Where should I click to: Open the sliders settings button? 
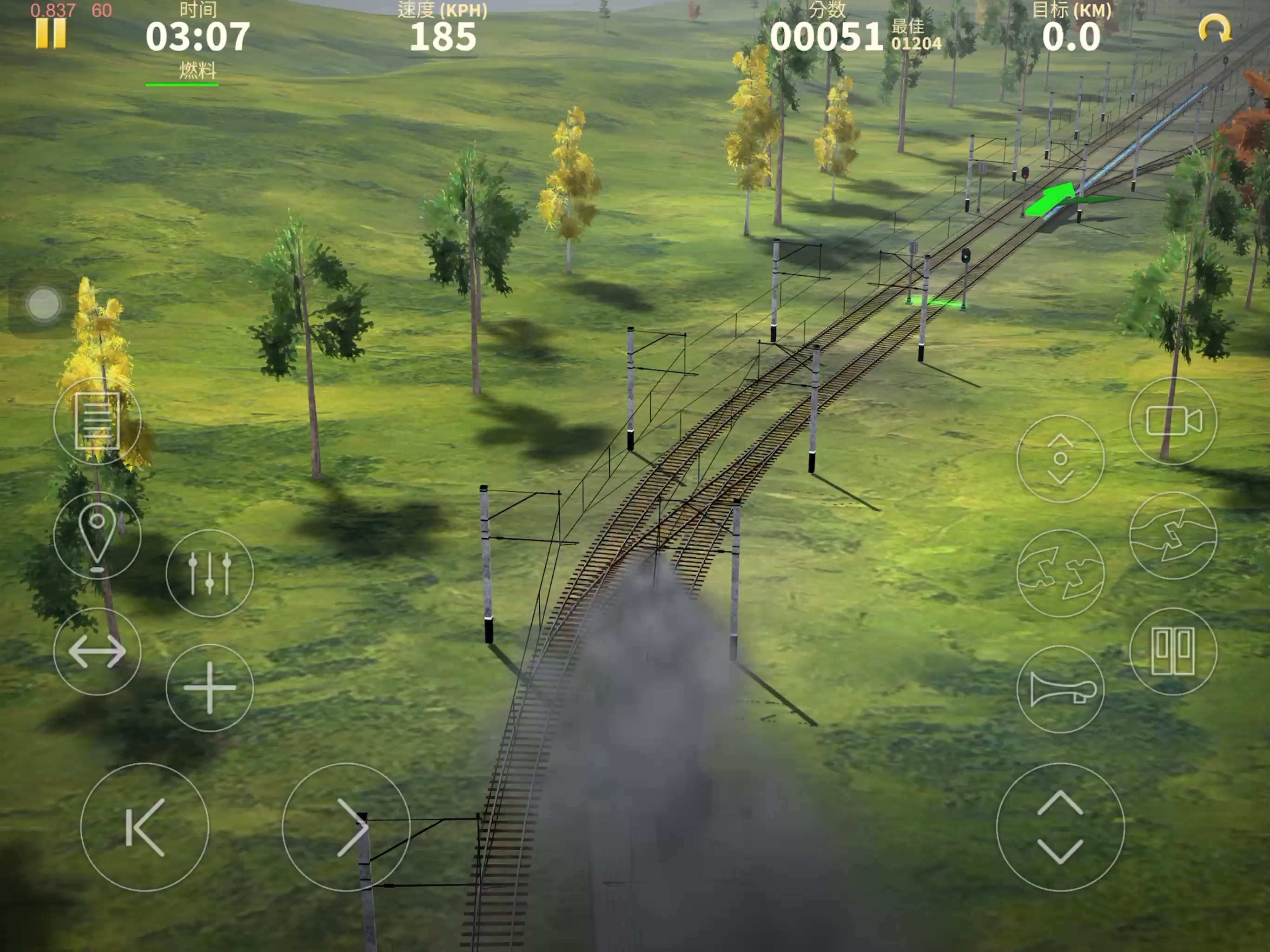[x=210, y=573]
